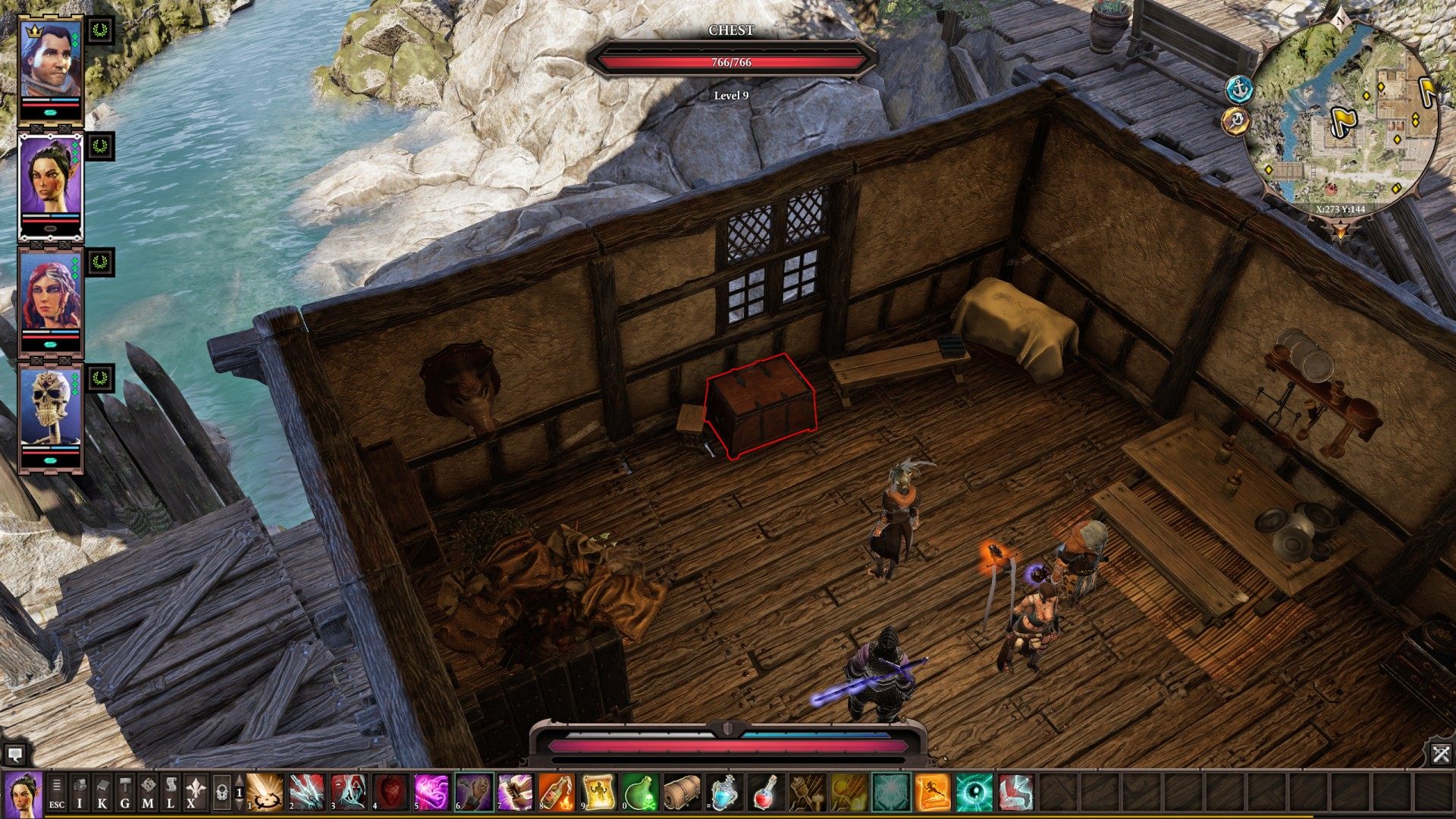Toggle the hotbar padlock
Image resolution: width=1456 pixels, height=819 pixels.
221,792
